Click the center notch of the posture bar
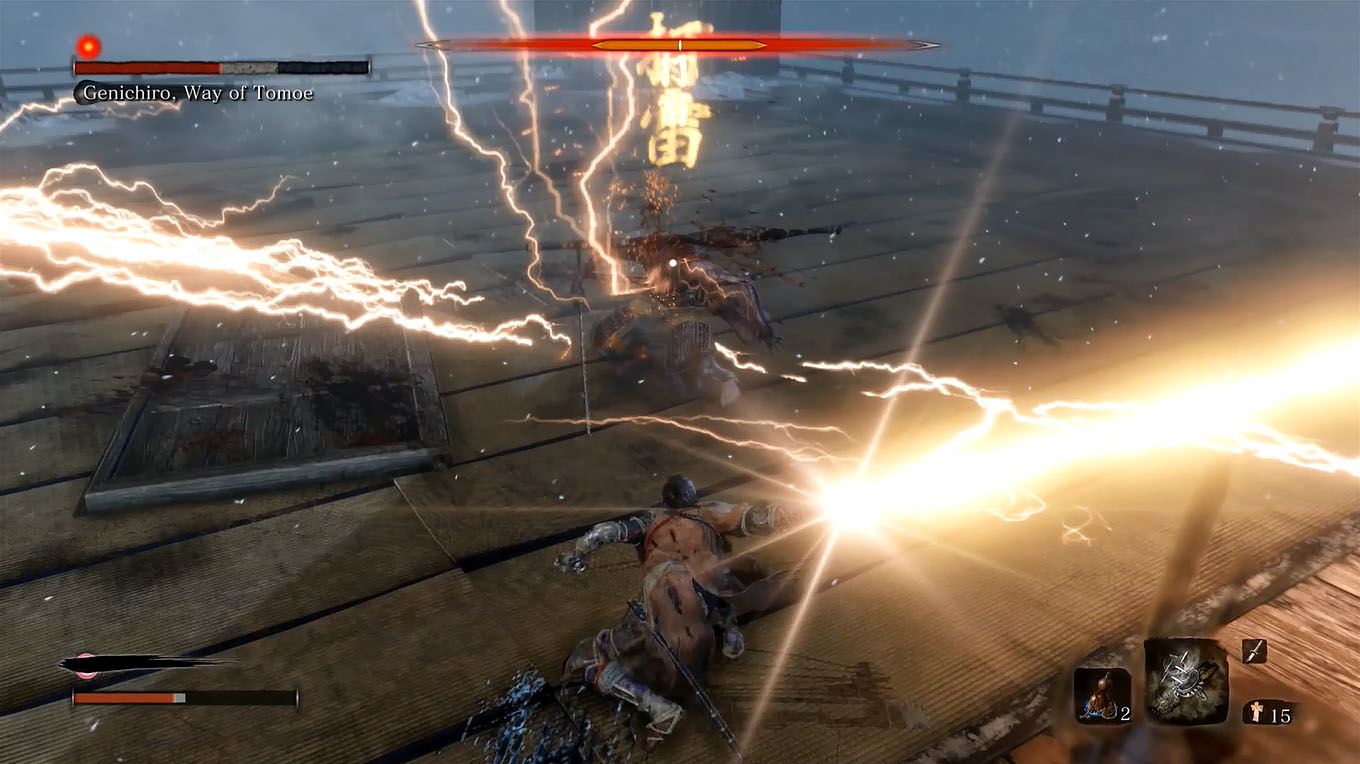 point(679,45)
